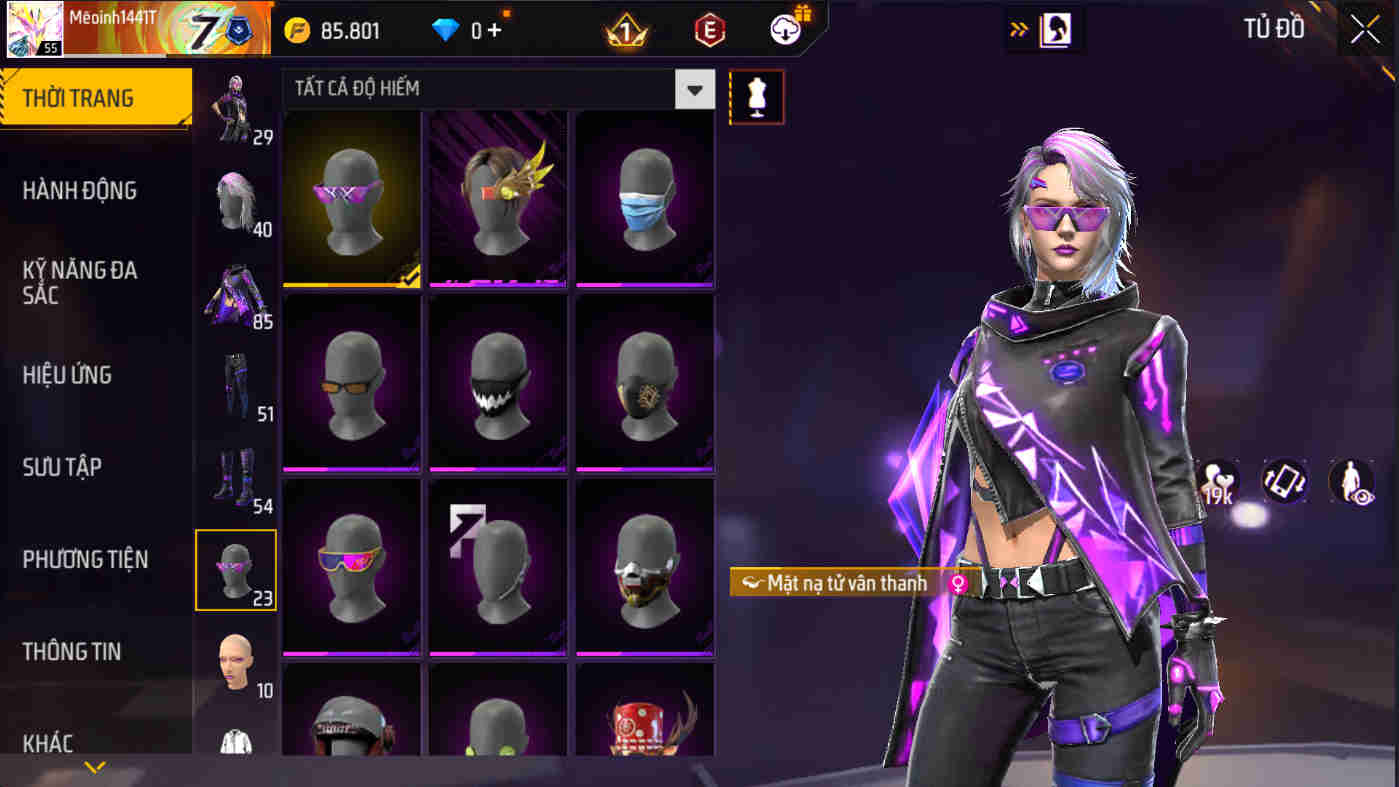Image resolution: width=1399 pixels, height=787 pixels.
Task: Select the hairstyle category showing 40 items
Action: pyautogui.click(x=236, y=200)
